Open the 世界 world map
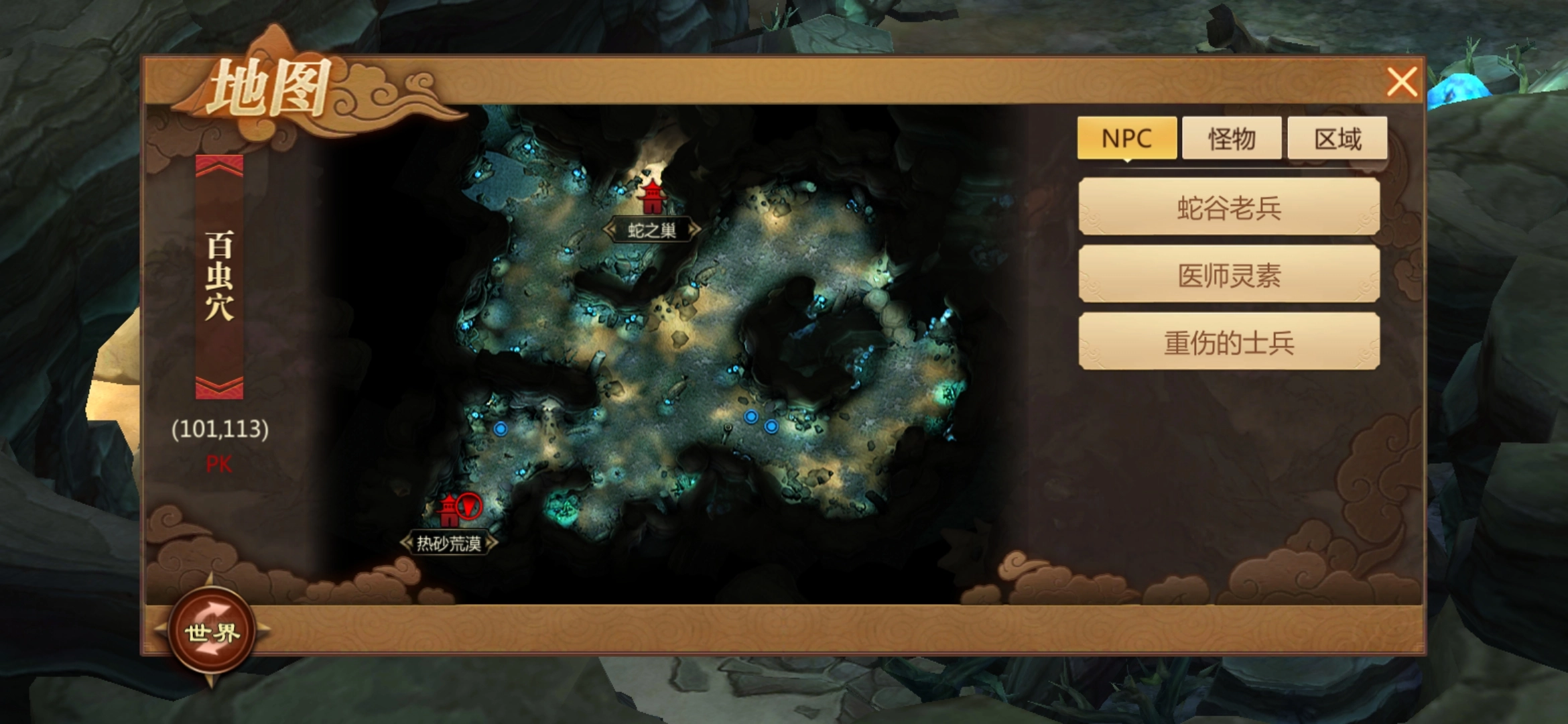1568x724 pixels. click(212, 632)
